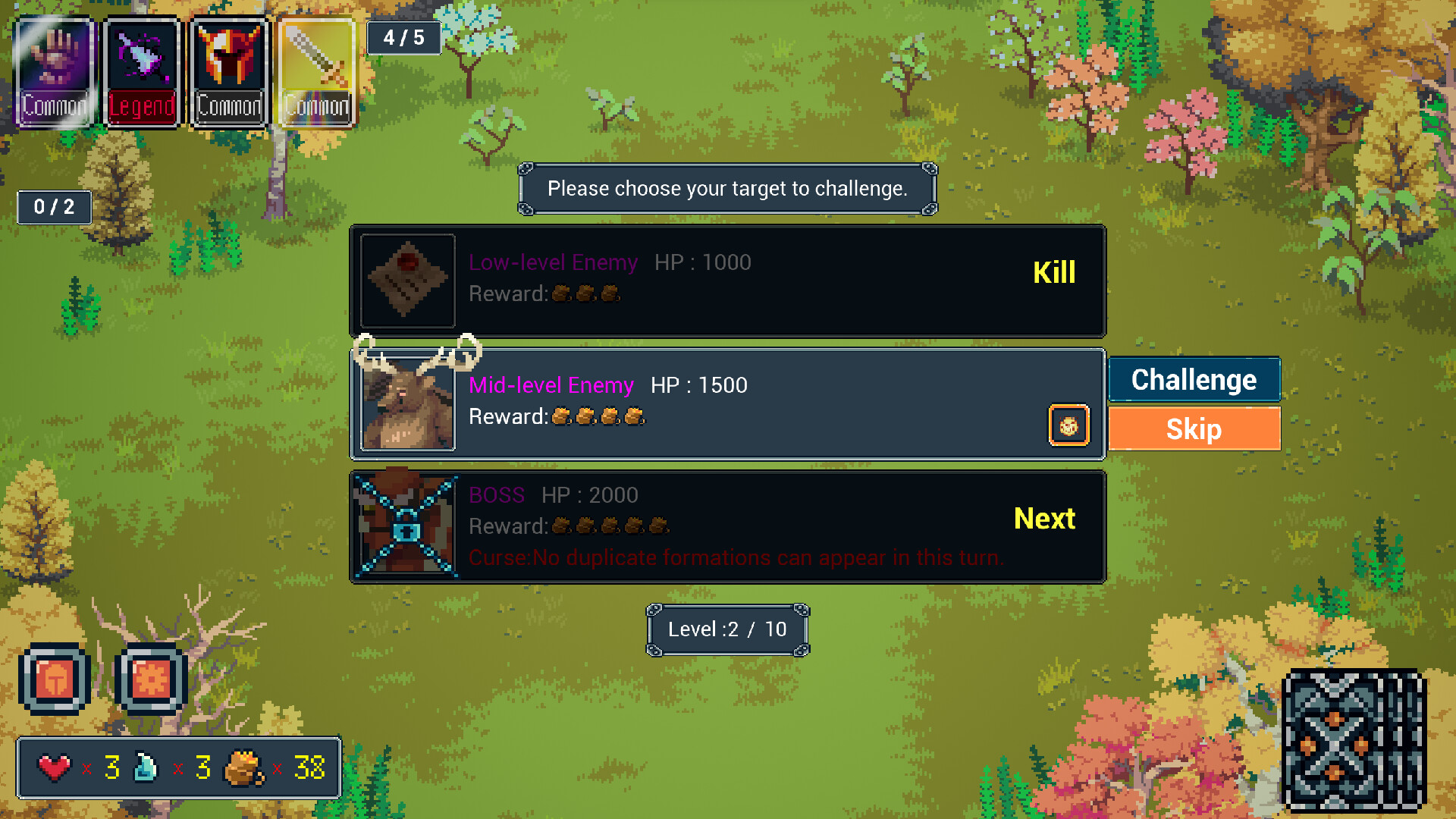This screenshot has width=1456, height=819.
Task: Click the locked BOSS portrait
Action: (x=407, y=526)
